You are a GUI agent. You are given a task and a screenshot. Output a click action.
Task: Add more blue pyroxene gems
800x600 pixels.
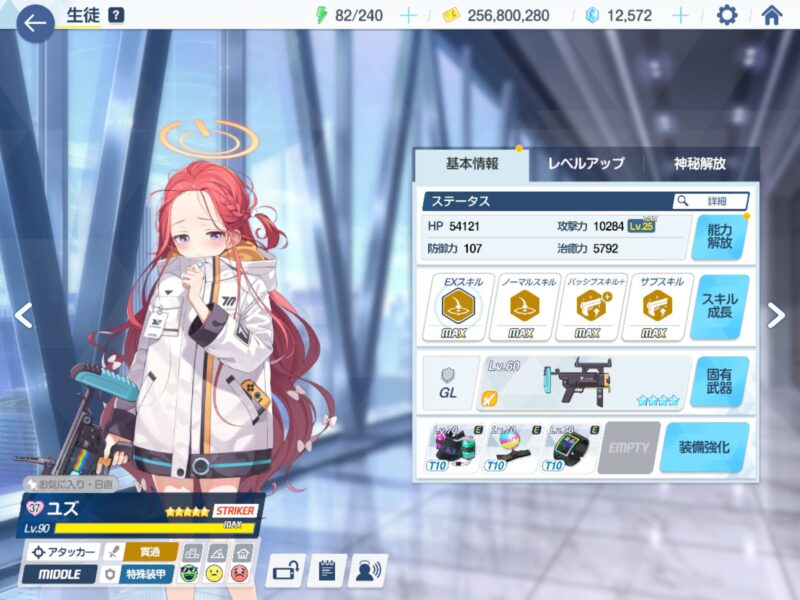pos(680,15)
